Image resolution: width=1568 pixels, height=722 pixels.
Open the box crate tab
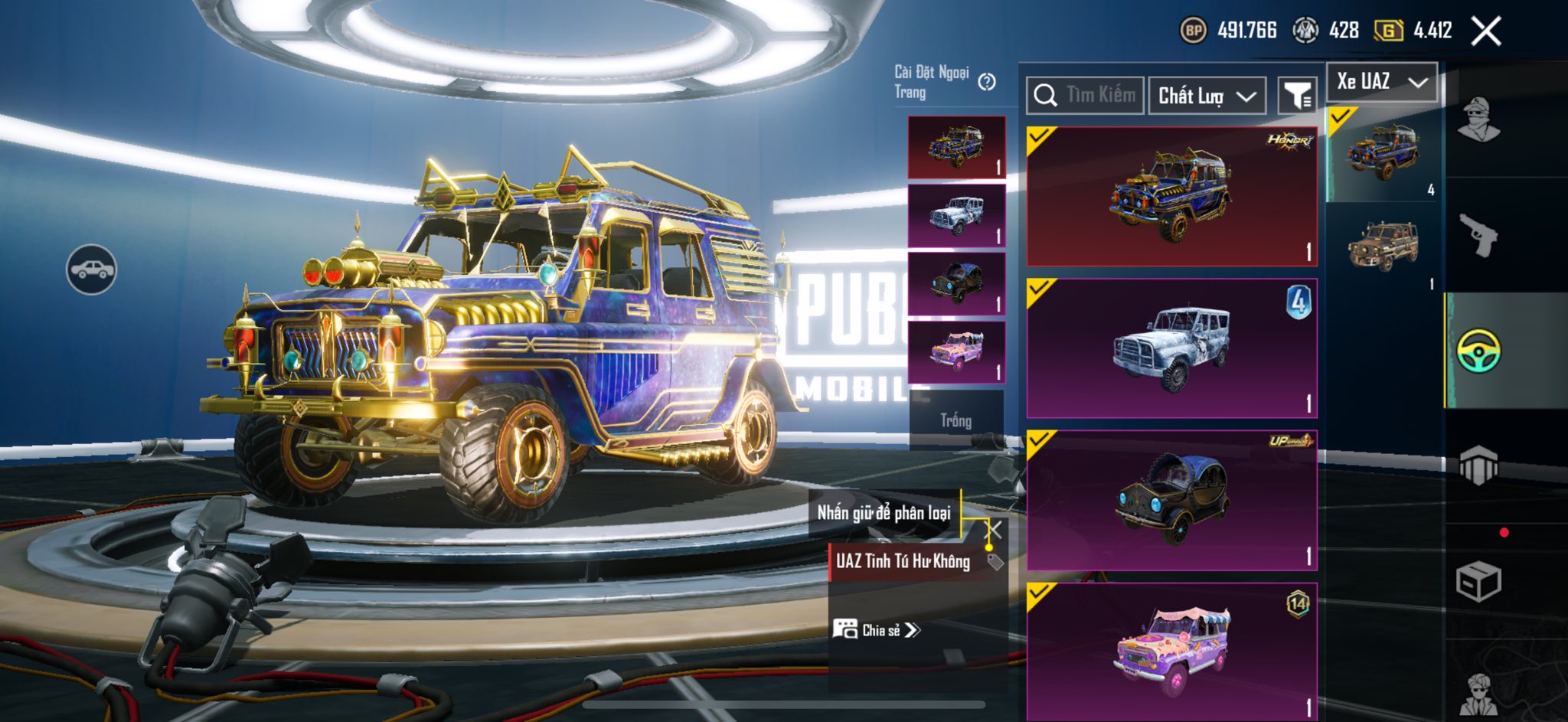coord(1478,582)
